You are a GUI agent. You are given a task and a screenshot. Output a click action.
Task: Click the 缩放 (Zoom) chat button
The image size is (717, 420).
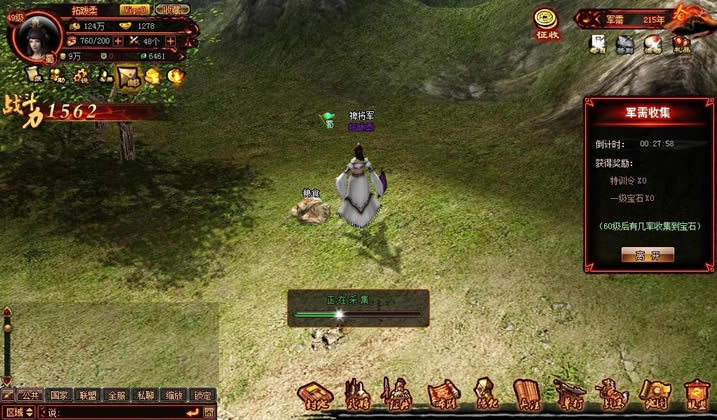pyautogui.click(x=175, y=395)
